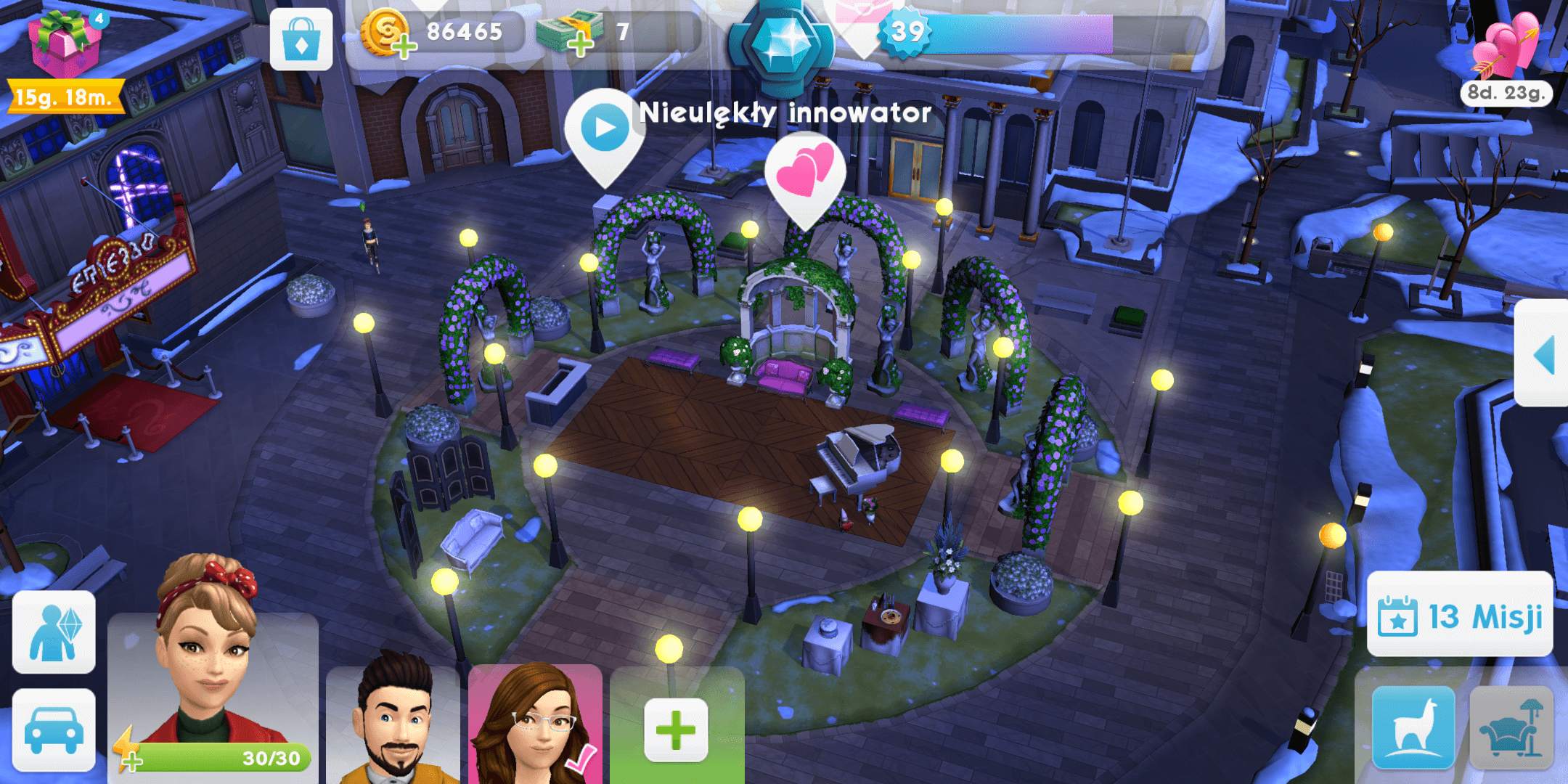
Task: Open the shopping bag store
Action: (301, 40)
